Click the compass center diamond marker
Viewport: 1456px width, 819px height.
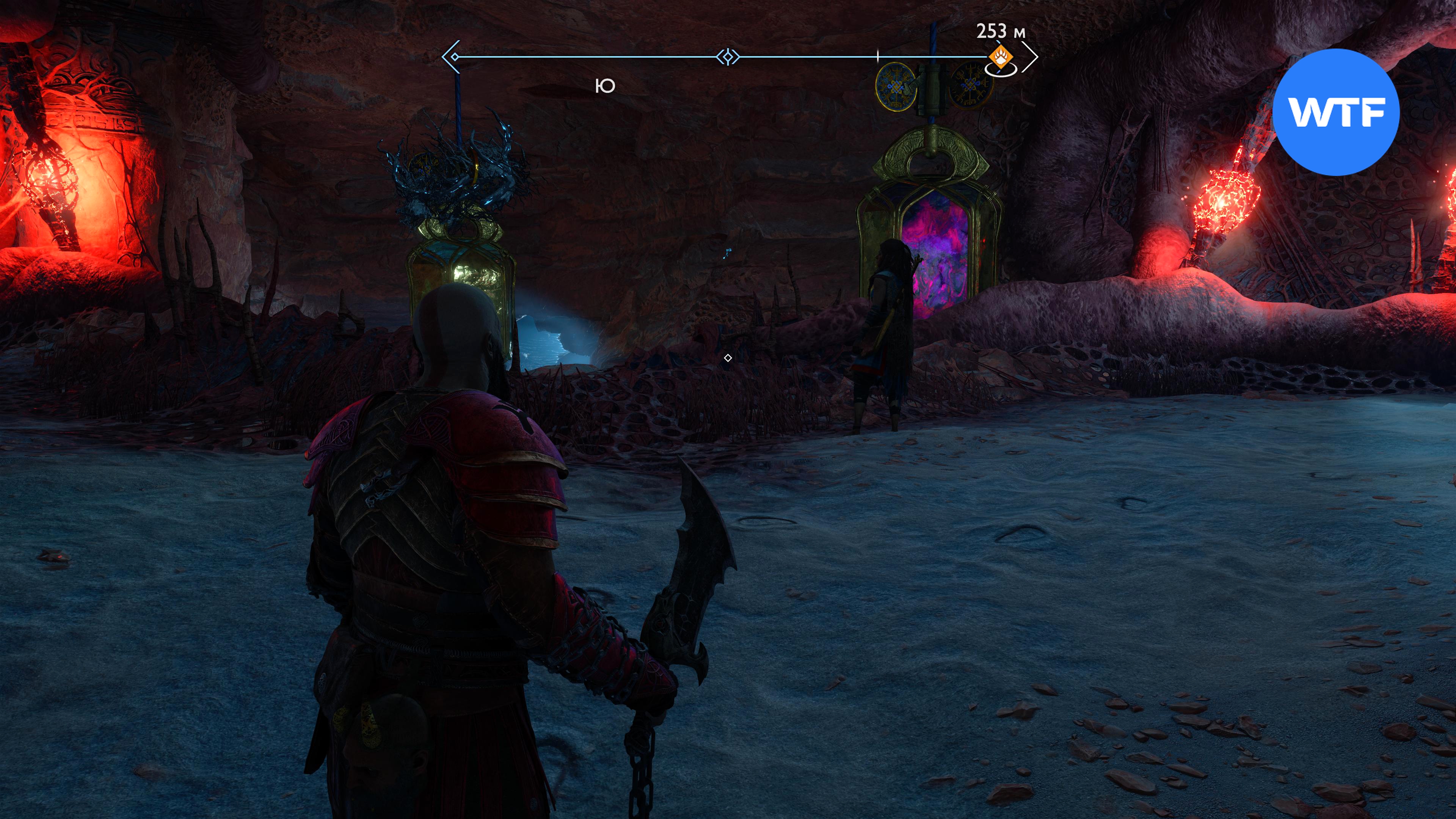pyautogui.click(x=728, y=57)
